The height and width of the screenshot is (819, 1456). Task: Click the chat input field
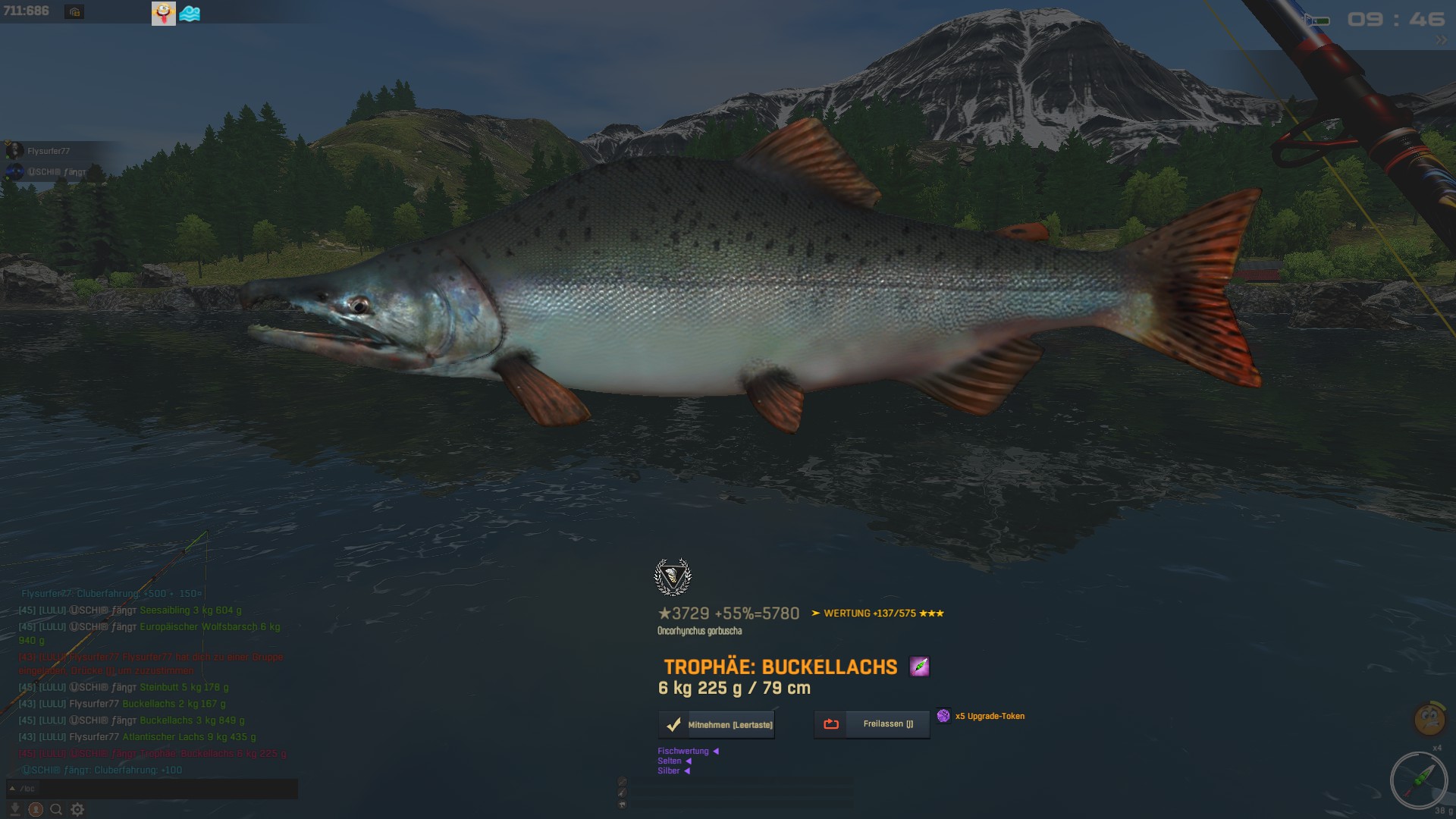coord(159,789)
